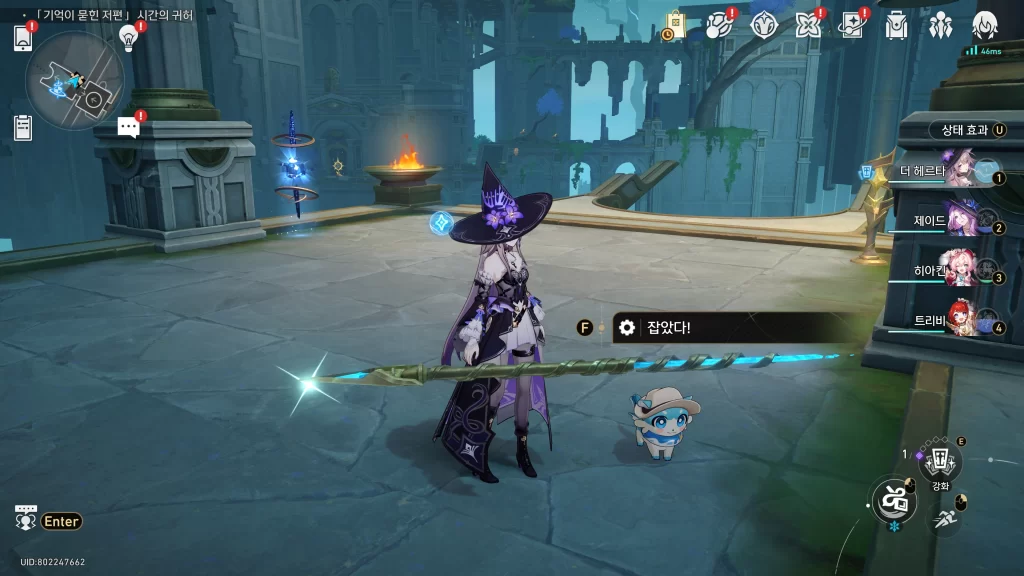1024x576 pixels.
Task: Open the round mask emblem icon
Action: [763, 26]
